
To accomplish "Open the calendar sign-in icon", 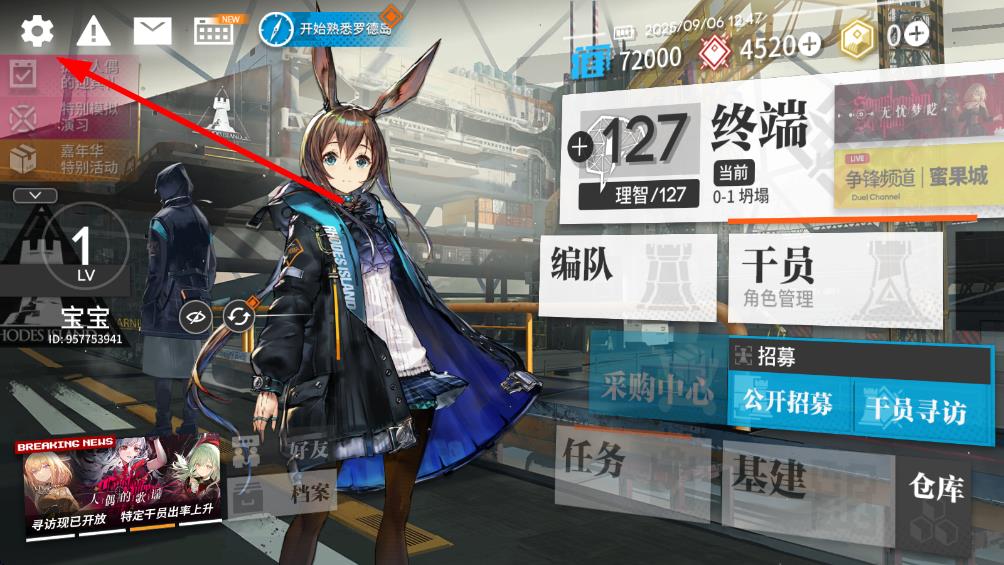I will point(214,31).
